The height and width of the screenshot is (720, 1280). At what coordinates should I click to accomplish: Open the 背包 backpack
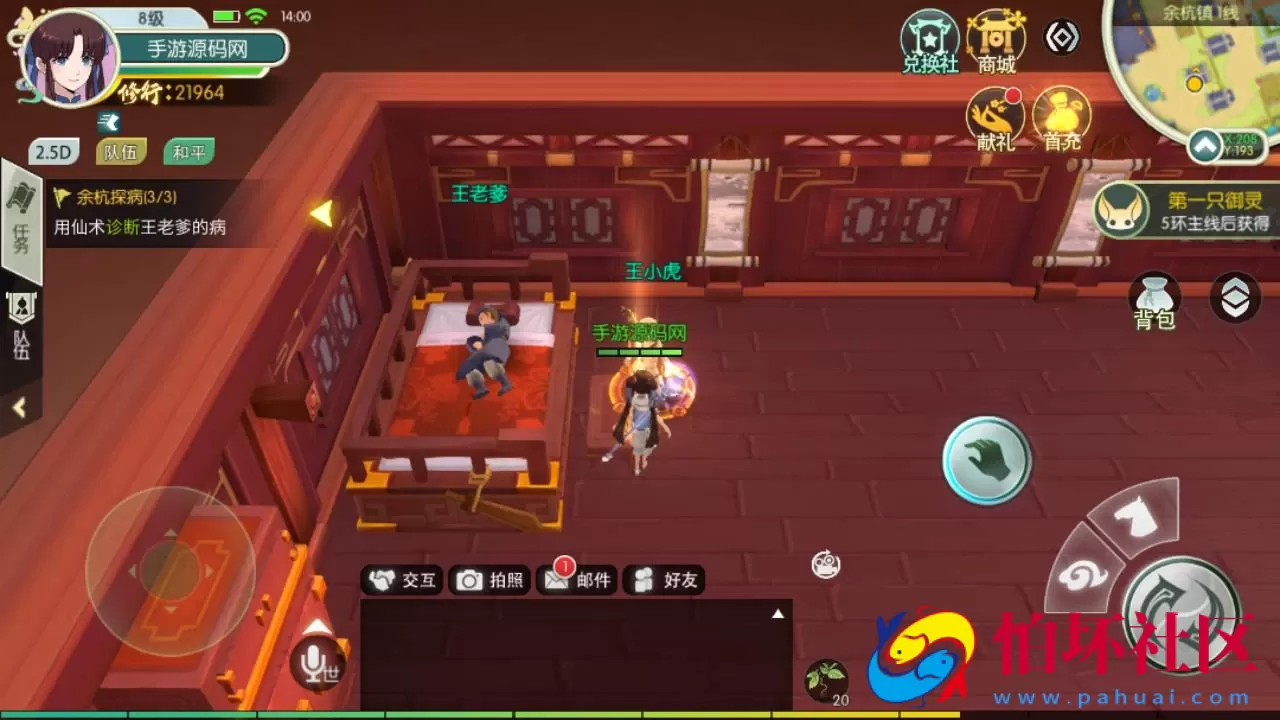[x=1154, y=301]
